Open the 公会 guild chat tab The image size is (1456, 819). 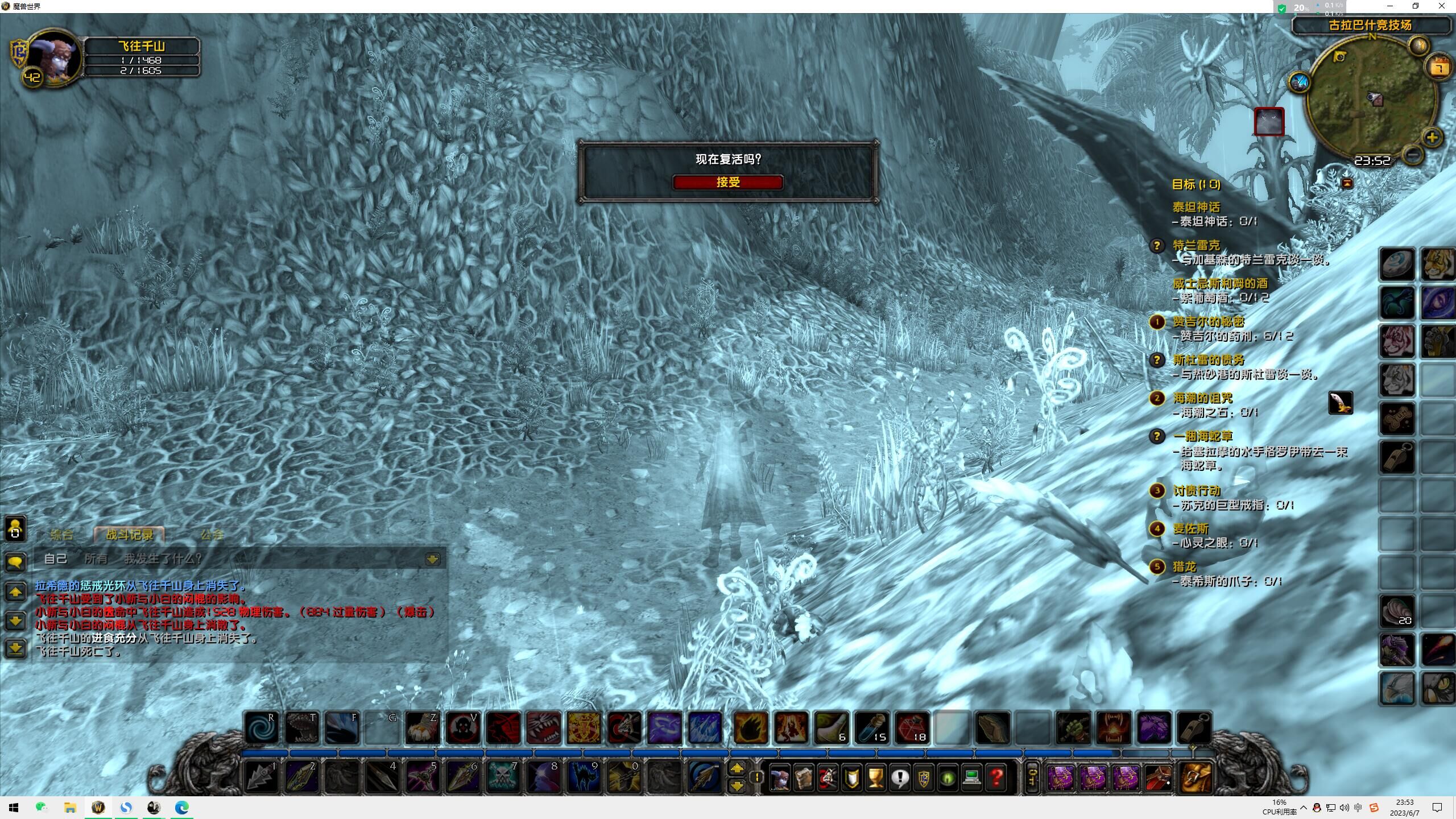tap(212, 535)
